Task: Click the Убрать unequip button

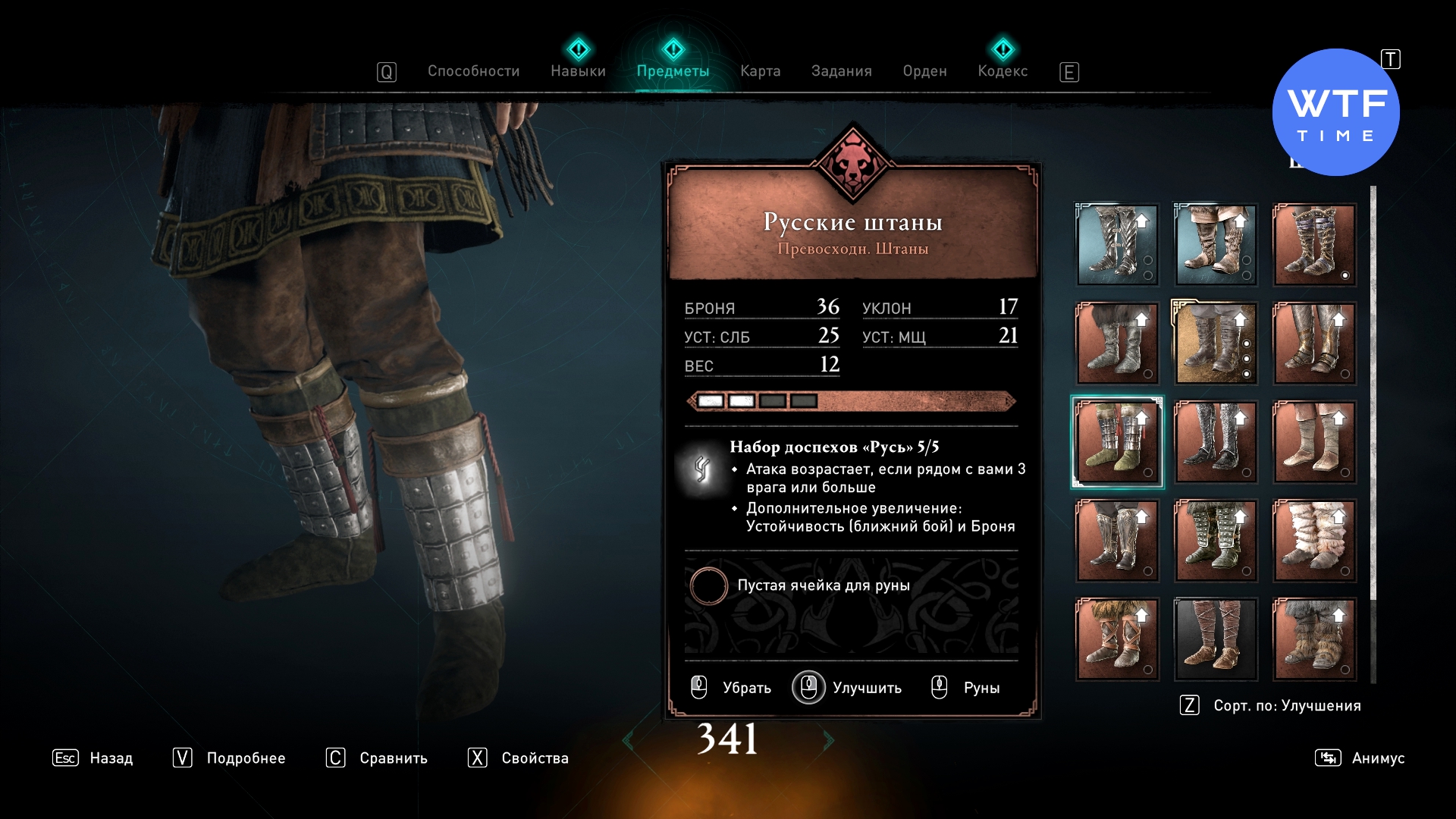Action: [731, 688]
